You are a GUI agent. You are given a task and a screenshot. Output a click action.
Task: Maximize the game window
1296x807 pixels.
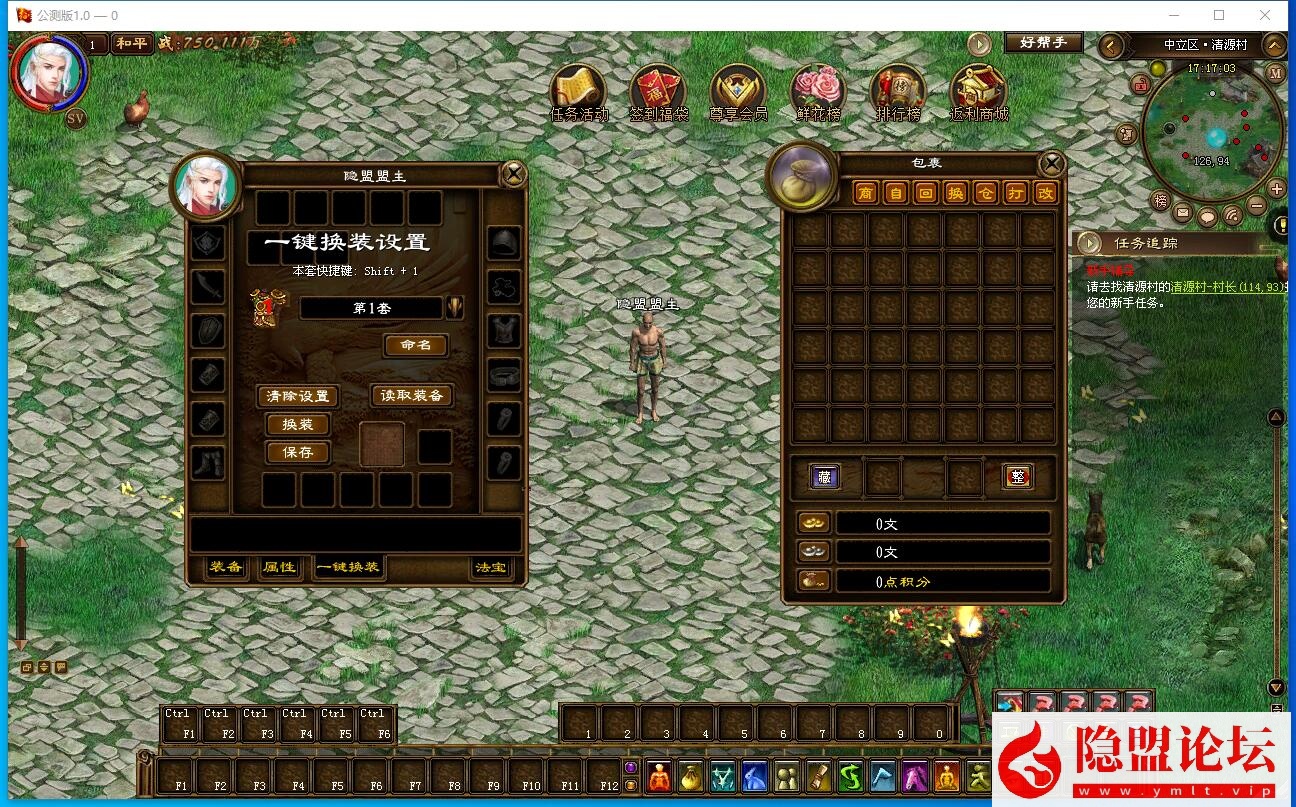click(x=1219, y=15)
